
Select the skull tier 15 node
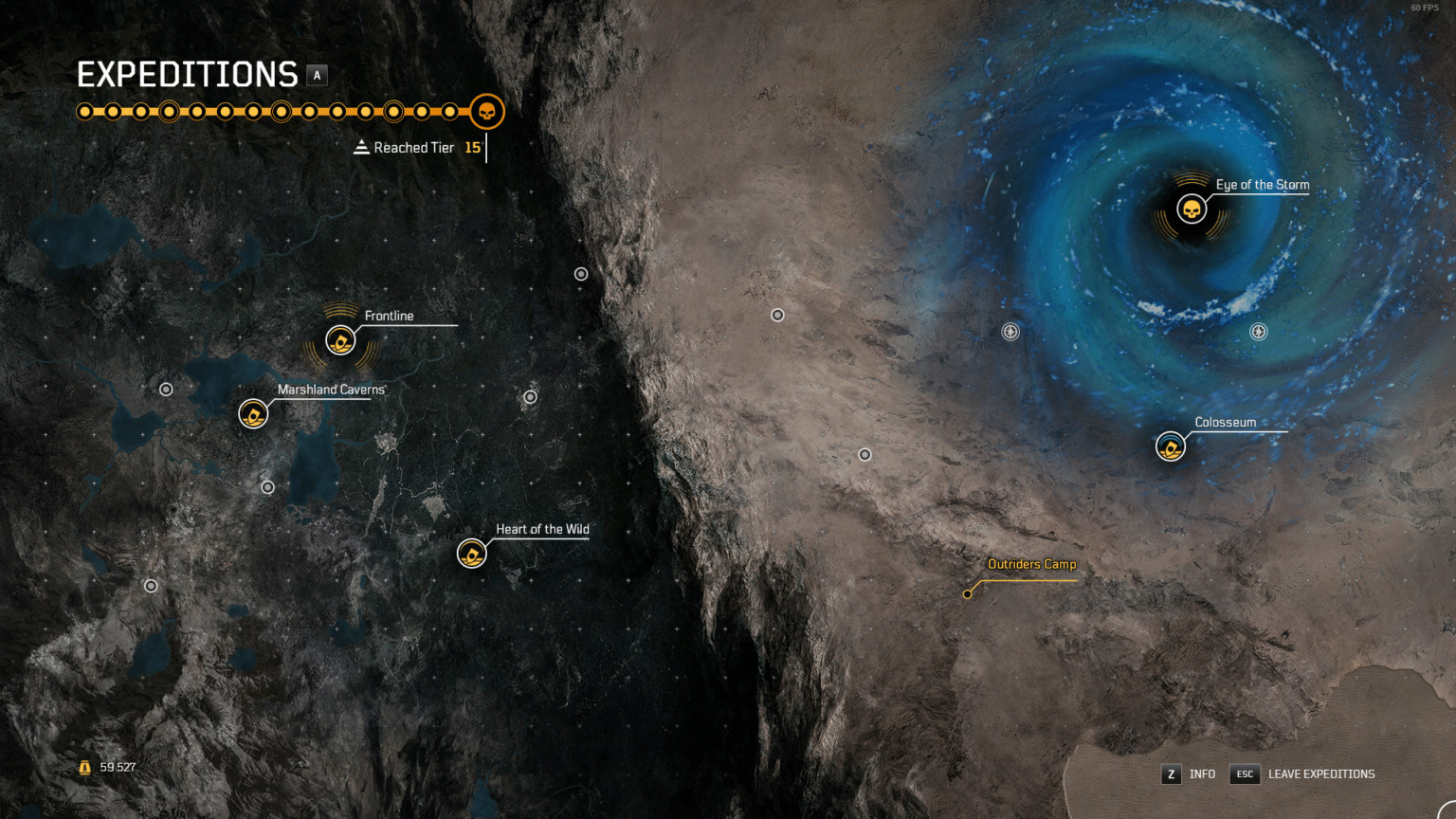(487, 112)
